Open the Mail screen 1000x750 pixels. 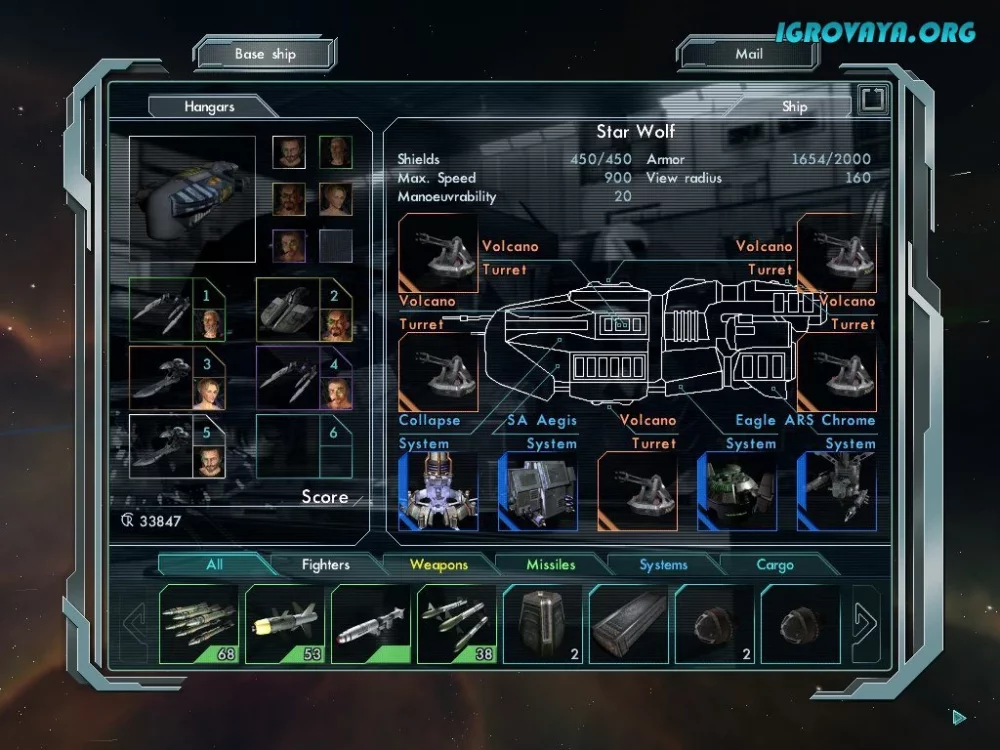click(x=749, y=54)
